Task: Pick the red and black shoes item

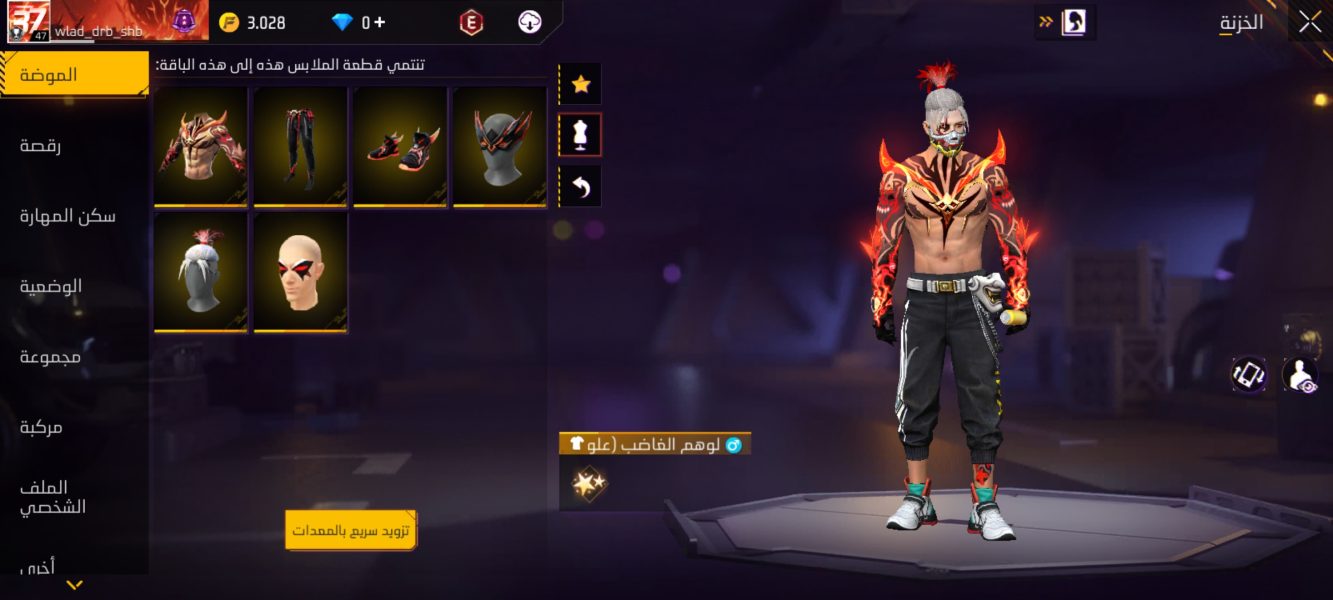Action: point(400,147)
